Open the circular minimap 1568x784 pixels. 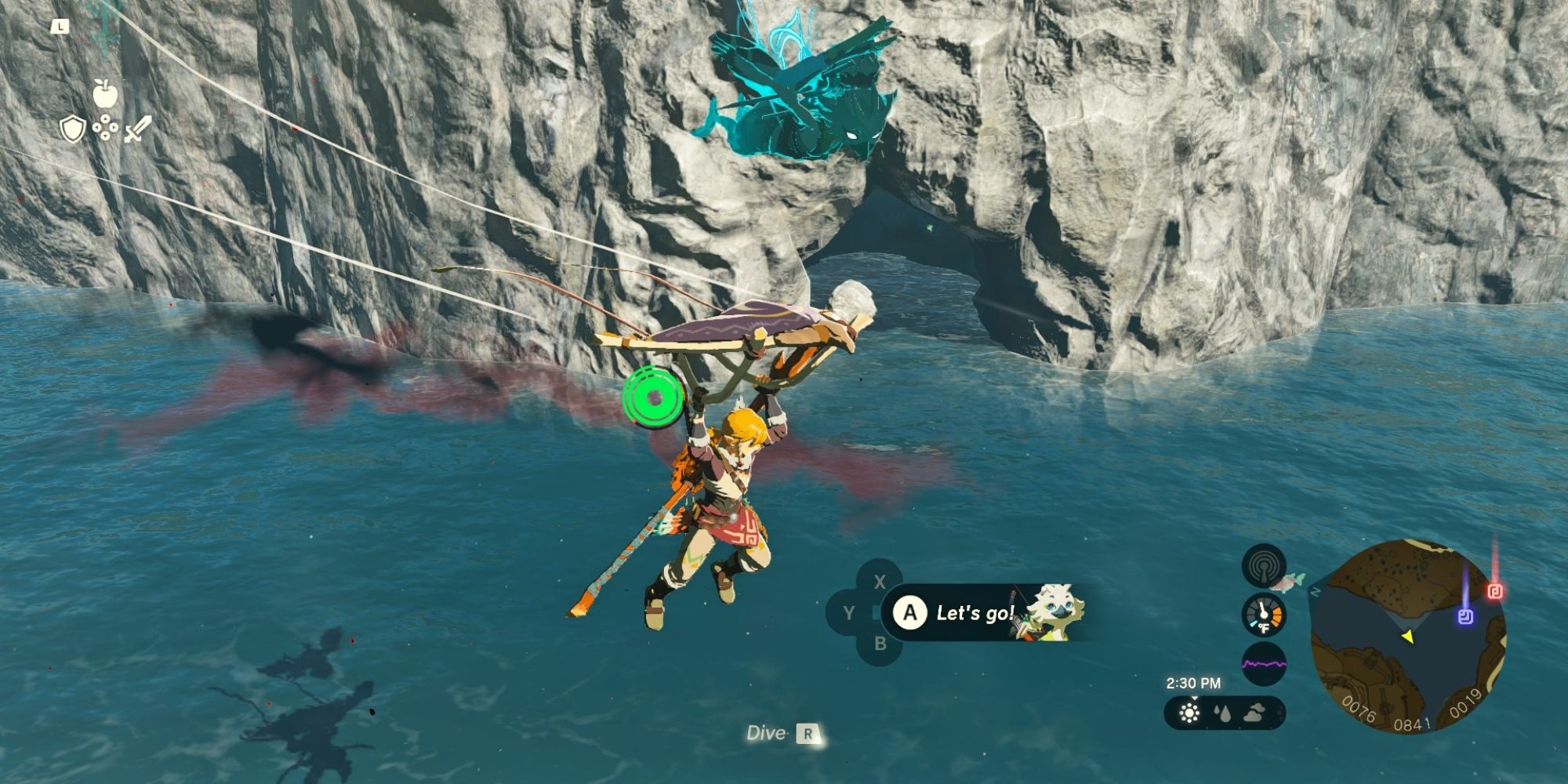tap(1408, 637)
